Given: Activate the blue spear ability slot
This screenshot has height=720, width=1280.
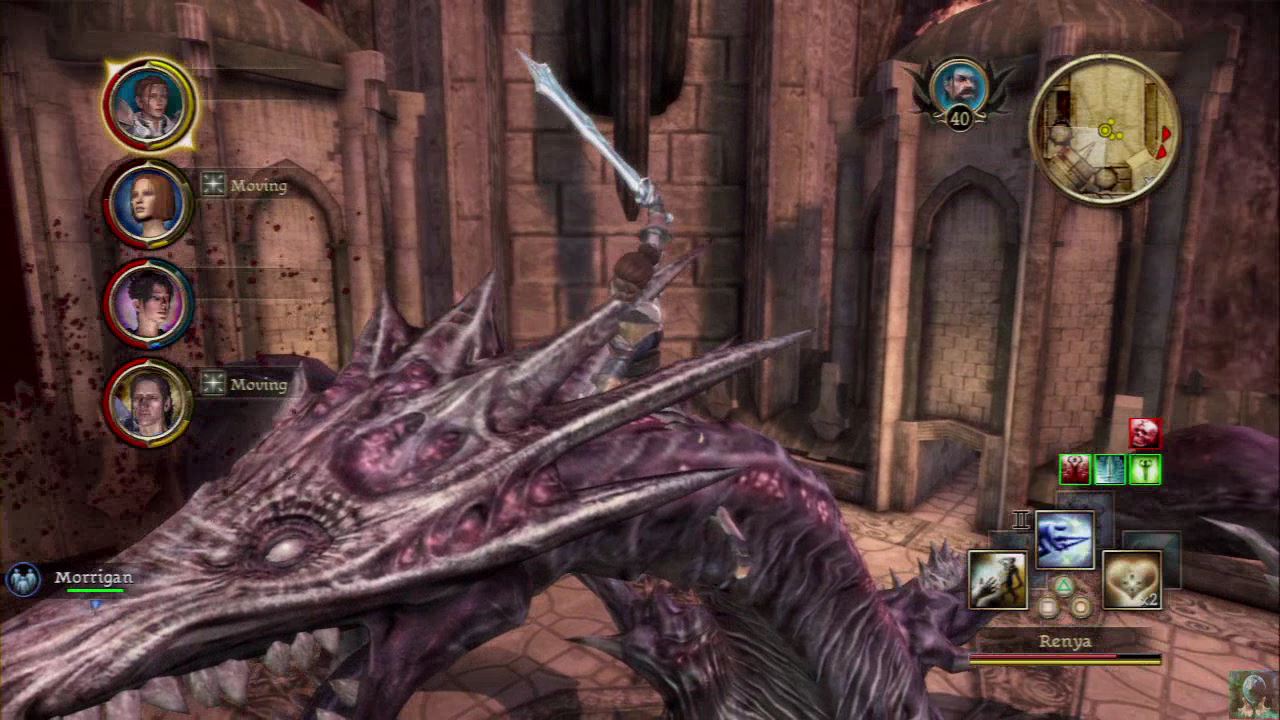Looking at the screenshot, I should (x=1064, y=540).
